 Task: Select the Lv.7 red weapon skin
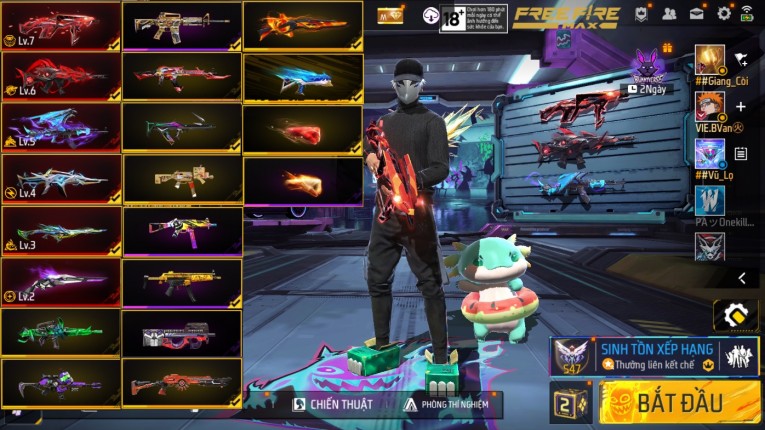(61, 25)
